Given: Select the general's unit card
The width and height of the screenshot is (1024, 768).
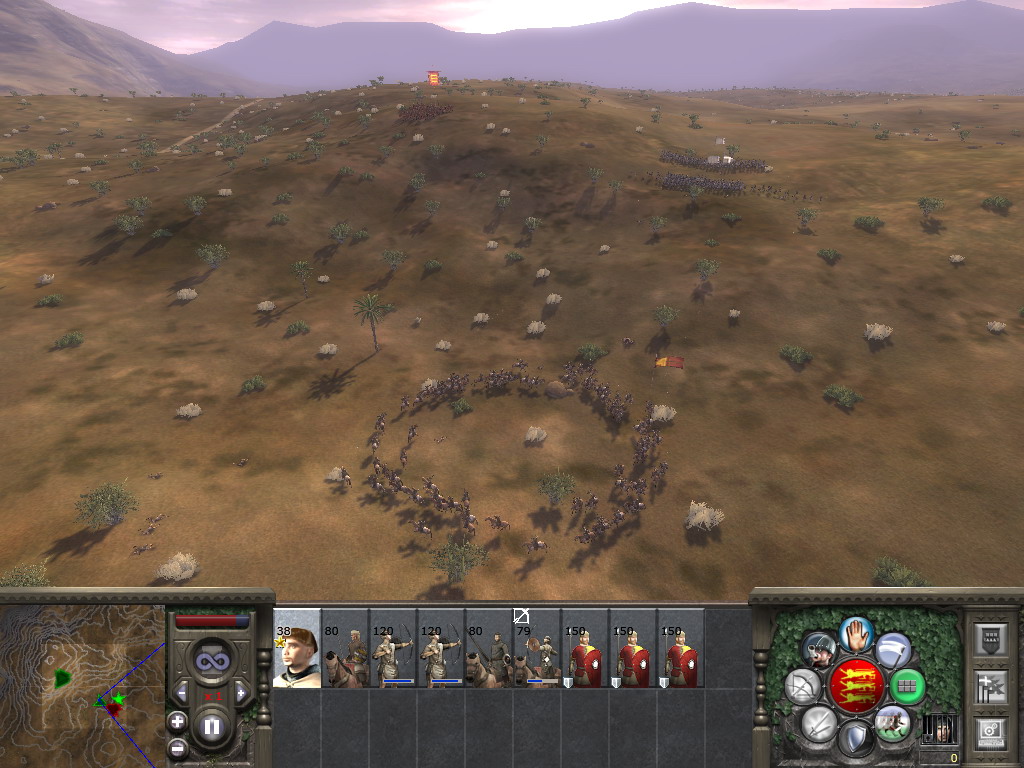Looking at the screenshot, I should pyautogui.click(x=297, y=648).
